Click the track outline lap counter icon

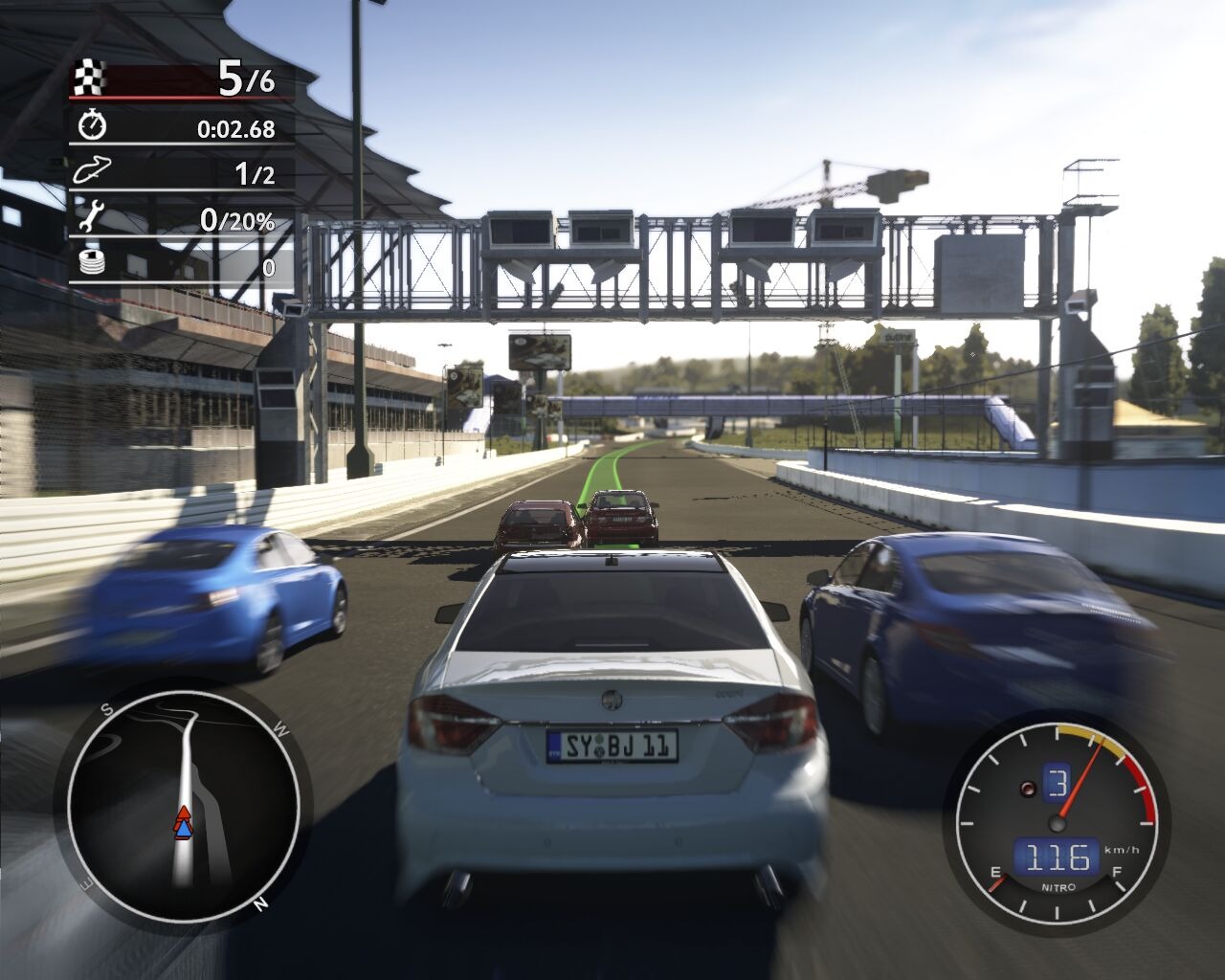pyautogui.click(x=92, y=172)
